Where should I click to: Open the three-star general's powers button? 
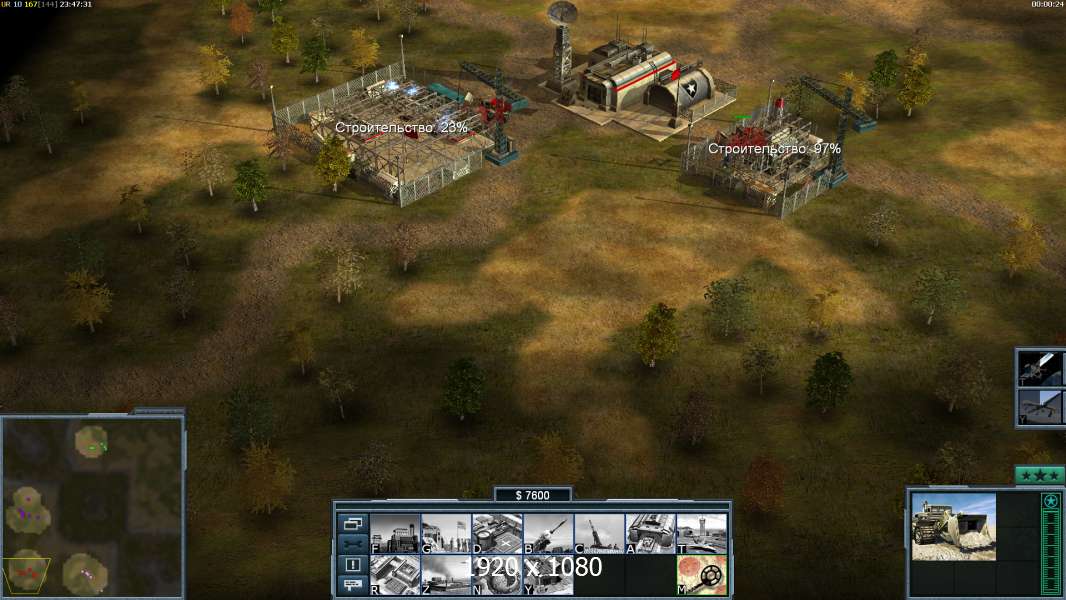click(1039, 475)
